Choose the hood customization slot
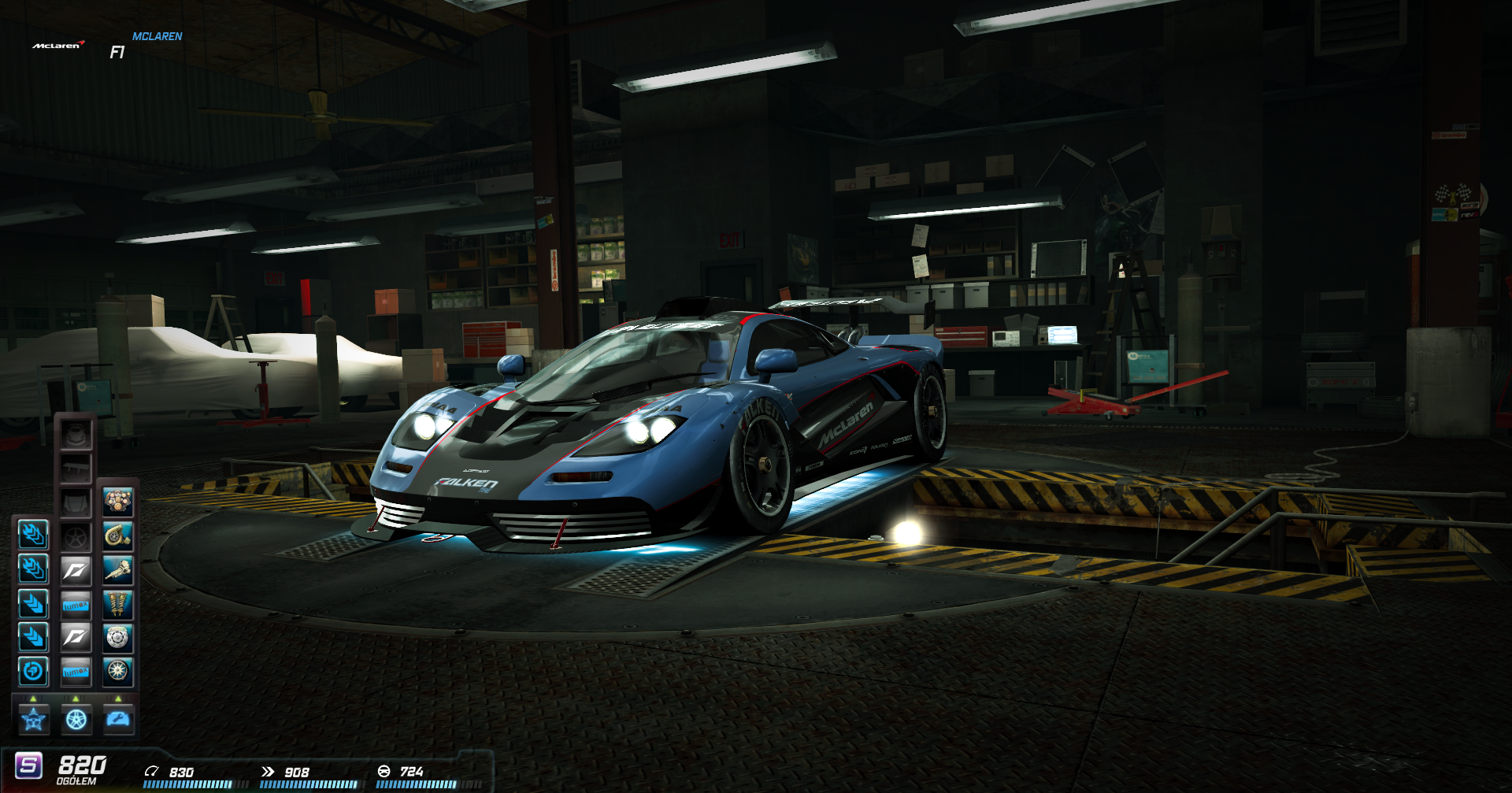This screenshot has width=1512, height=793. coord(76,502)
